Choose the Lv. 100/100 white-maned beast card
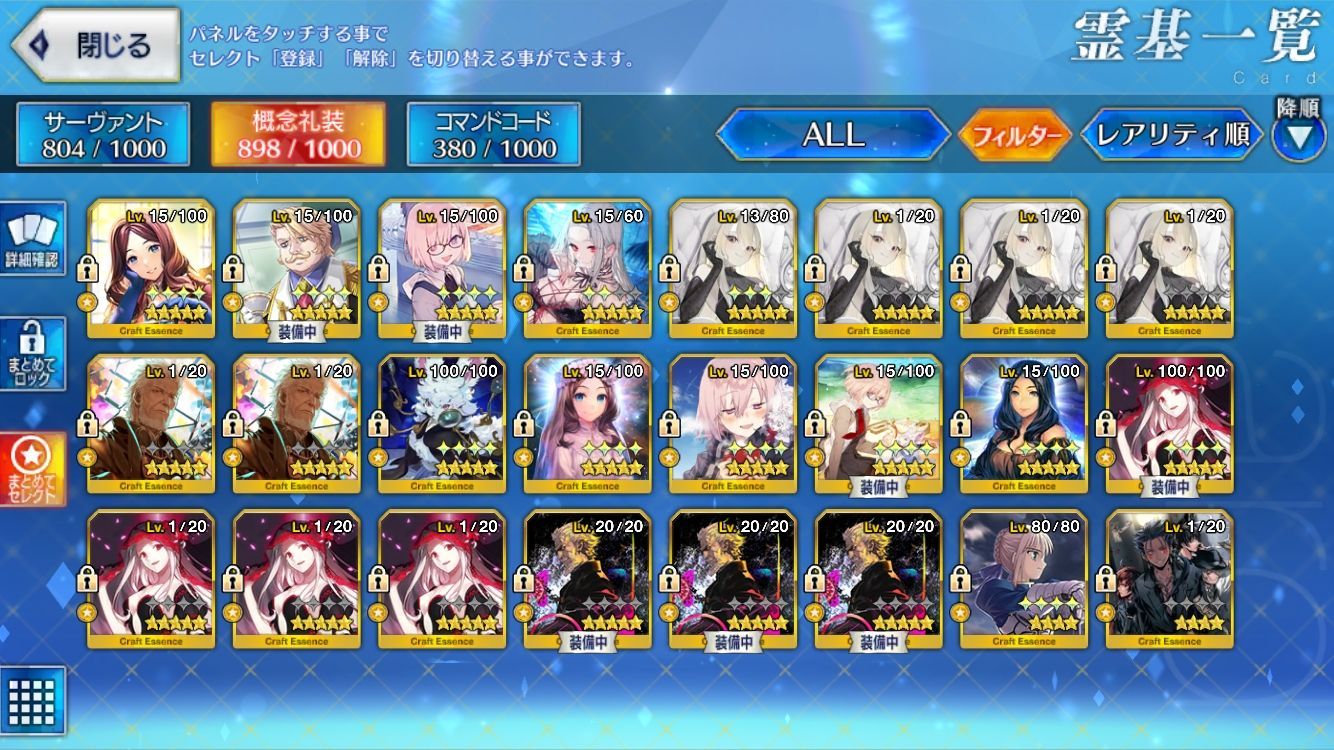1334x750 pixels. [x=442, y=425]
